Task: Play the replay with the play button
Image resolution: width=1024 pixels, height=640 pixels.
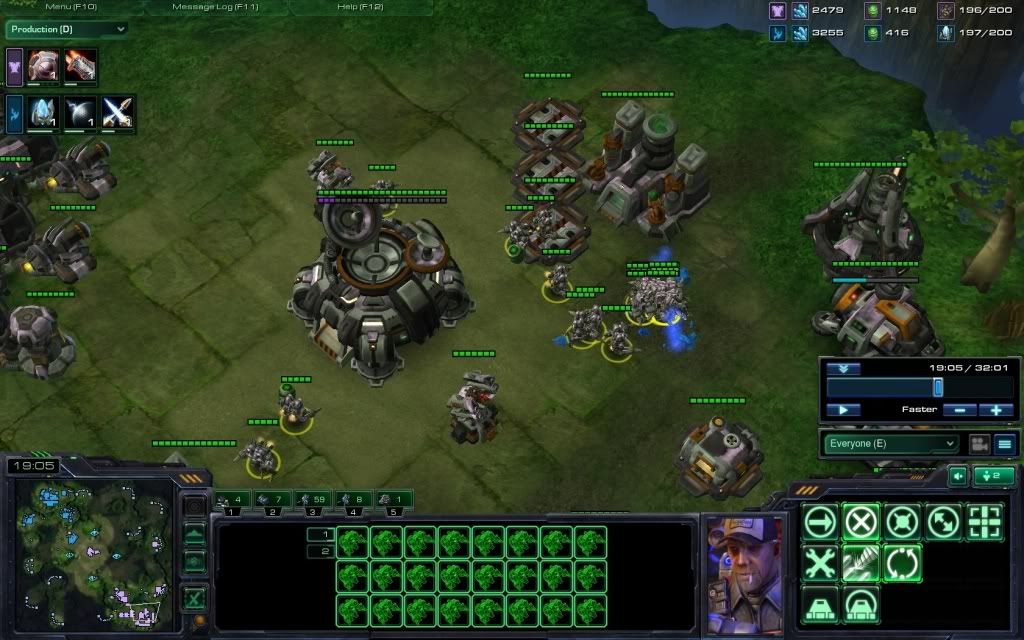Action: coord(843,410)
